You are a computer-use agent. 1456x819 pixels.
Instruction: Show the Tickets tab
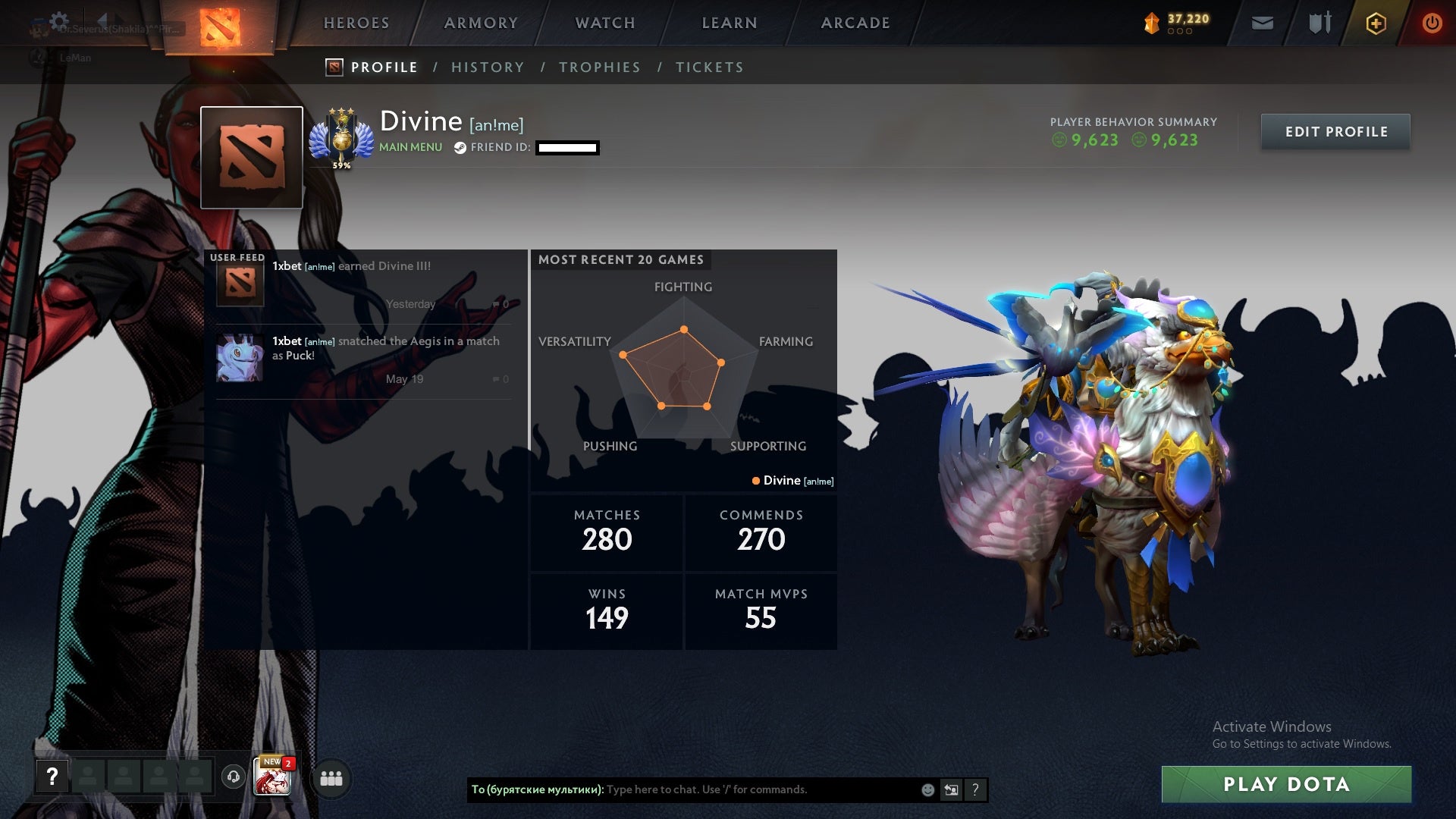[709, 67]
